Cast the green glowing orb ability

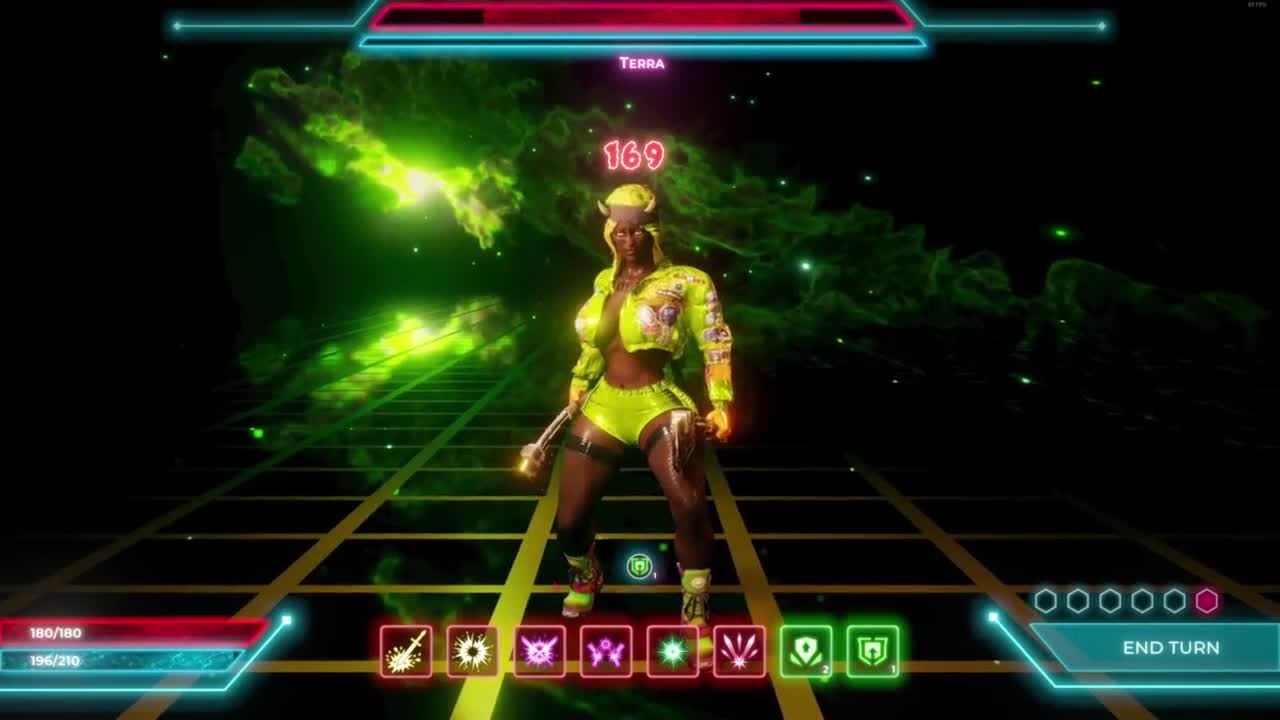672,652
